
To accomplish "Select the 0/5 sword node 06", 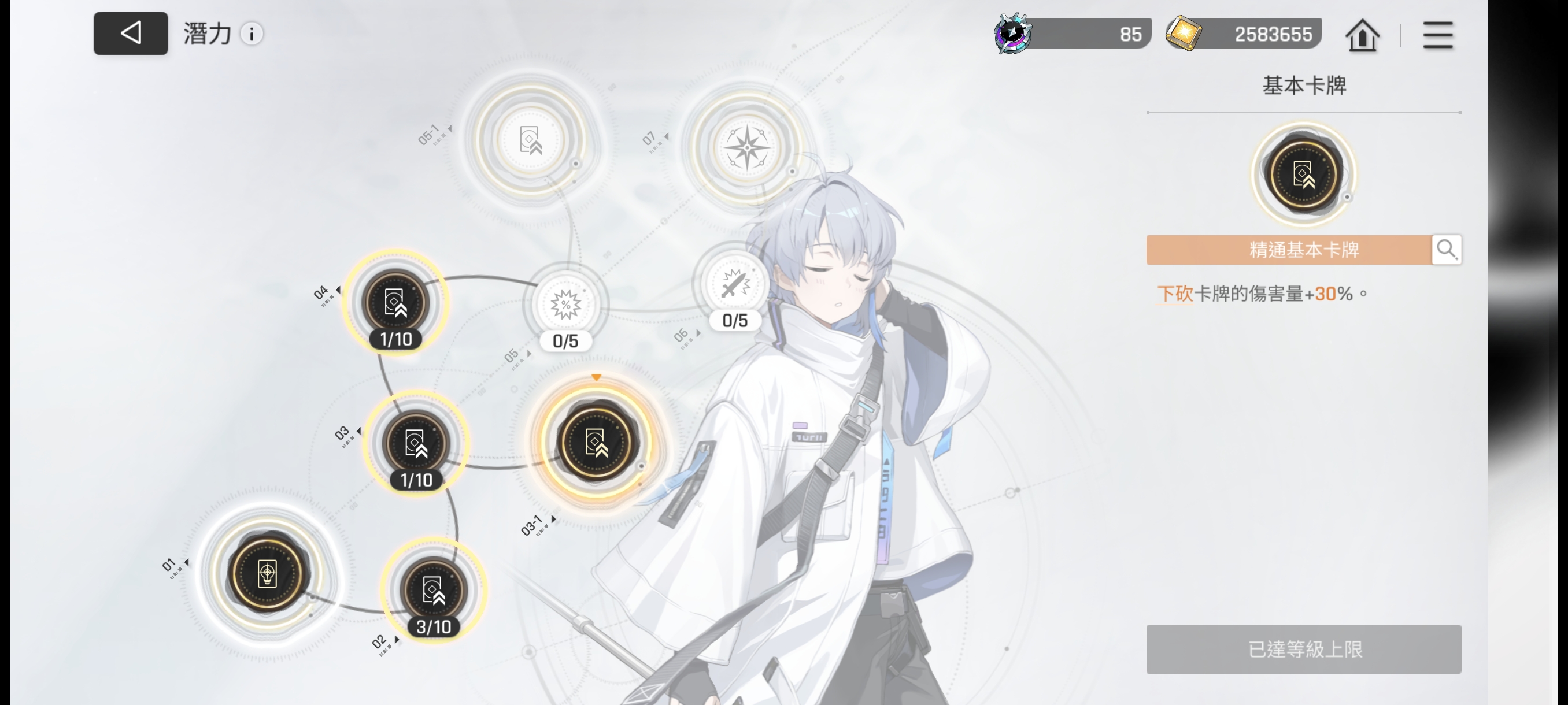I will click(x=735, y=285).
